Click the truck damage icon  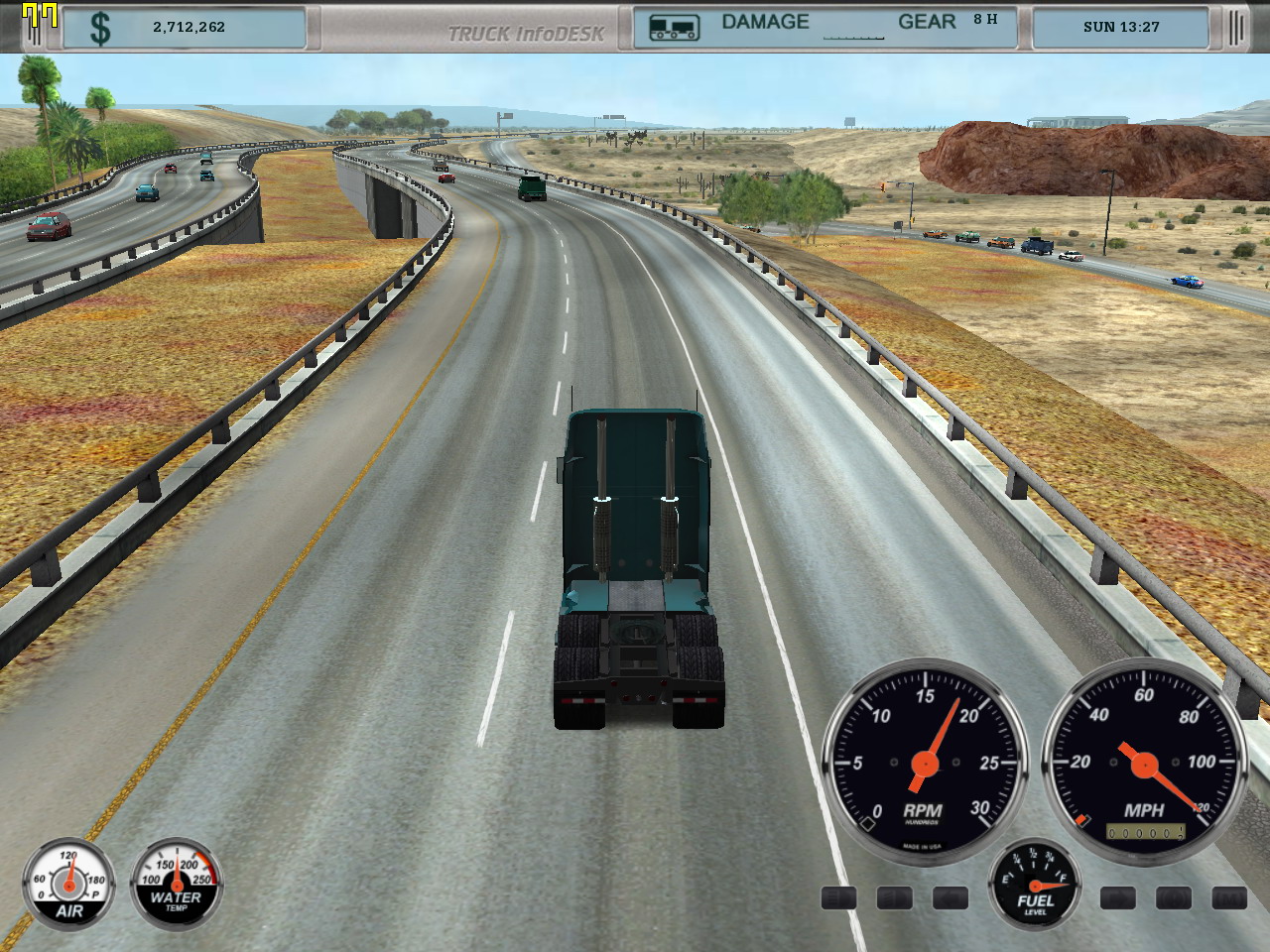tap(674, 28)
